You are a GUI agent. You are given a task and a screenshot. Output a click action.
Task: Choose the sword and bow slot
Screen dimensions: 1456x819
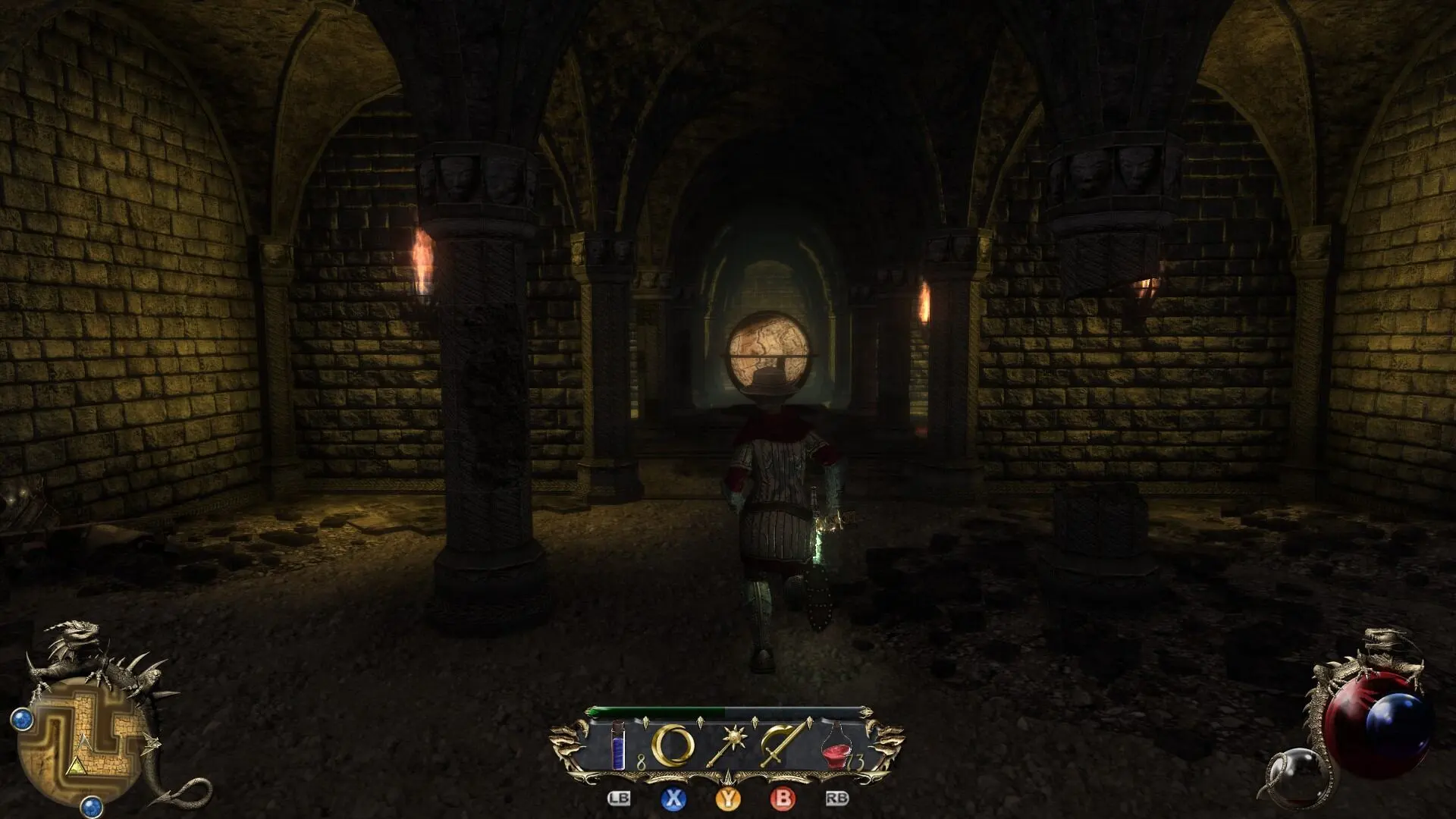coord(783,746)
